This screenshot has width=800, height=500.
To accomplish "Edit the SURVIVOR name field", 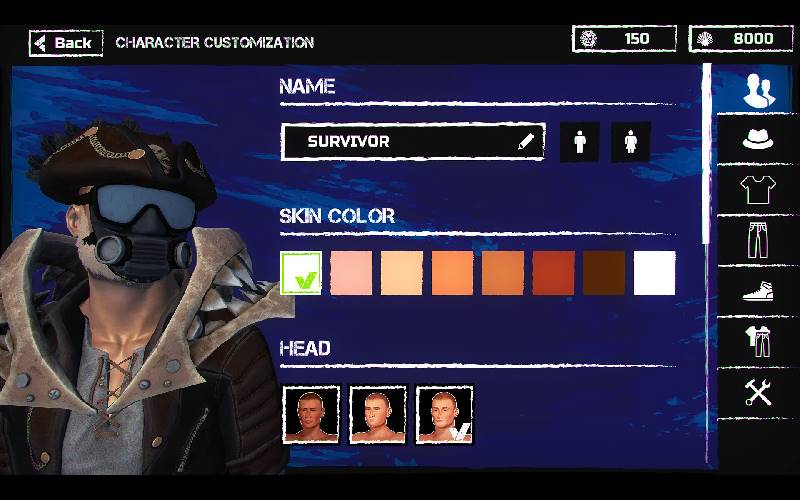I will [412, 142].
